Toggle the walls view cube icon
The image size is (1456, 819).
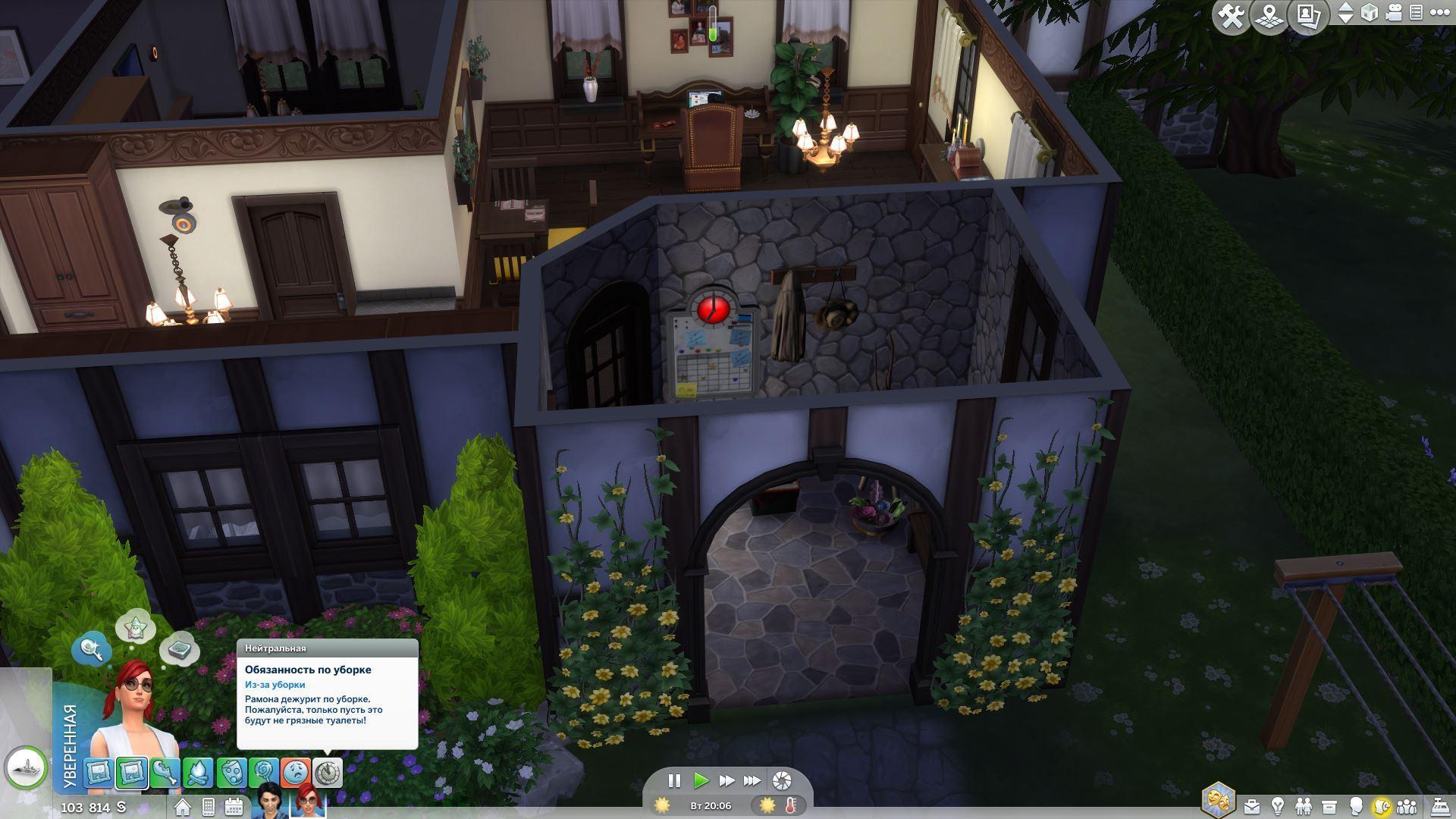[1370, 13]
